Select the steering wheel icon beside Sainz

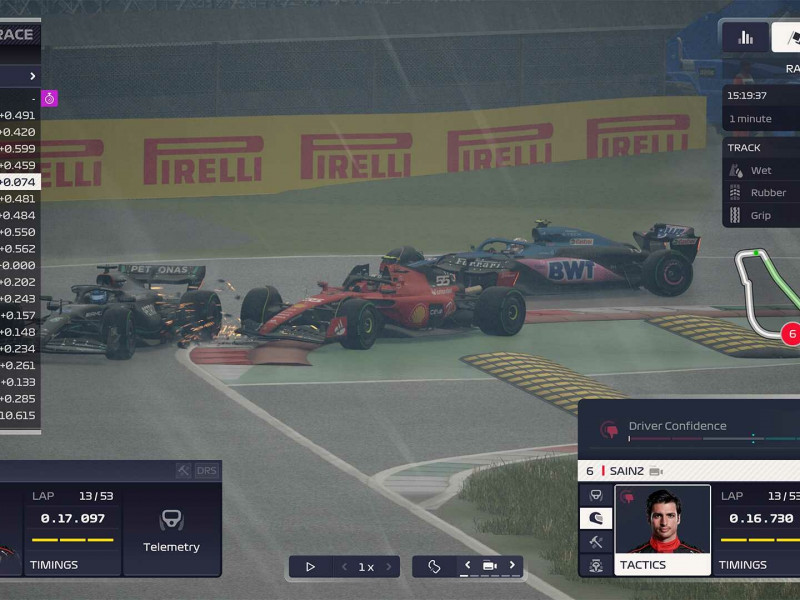coord(596,495)
